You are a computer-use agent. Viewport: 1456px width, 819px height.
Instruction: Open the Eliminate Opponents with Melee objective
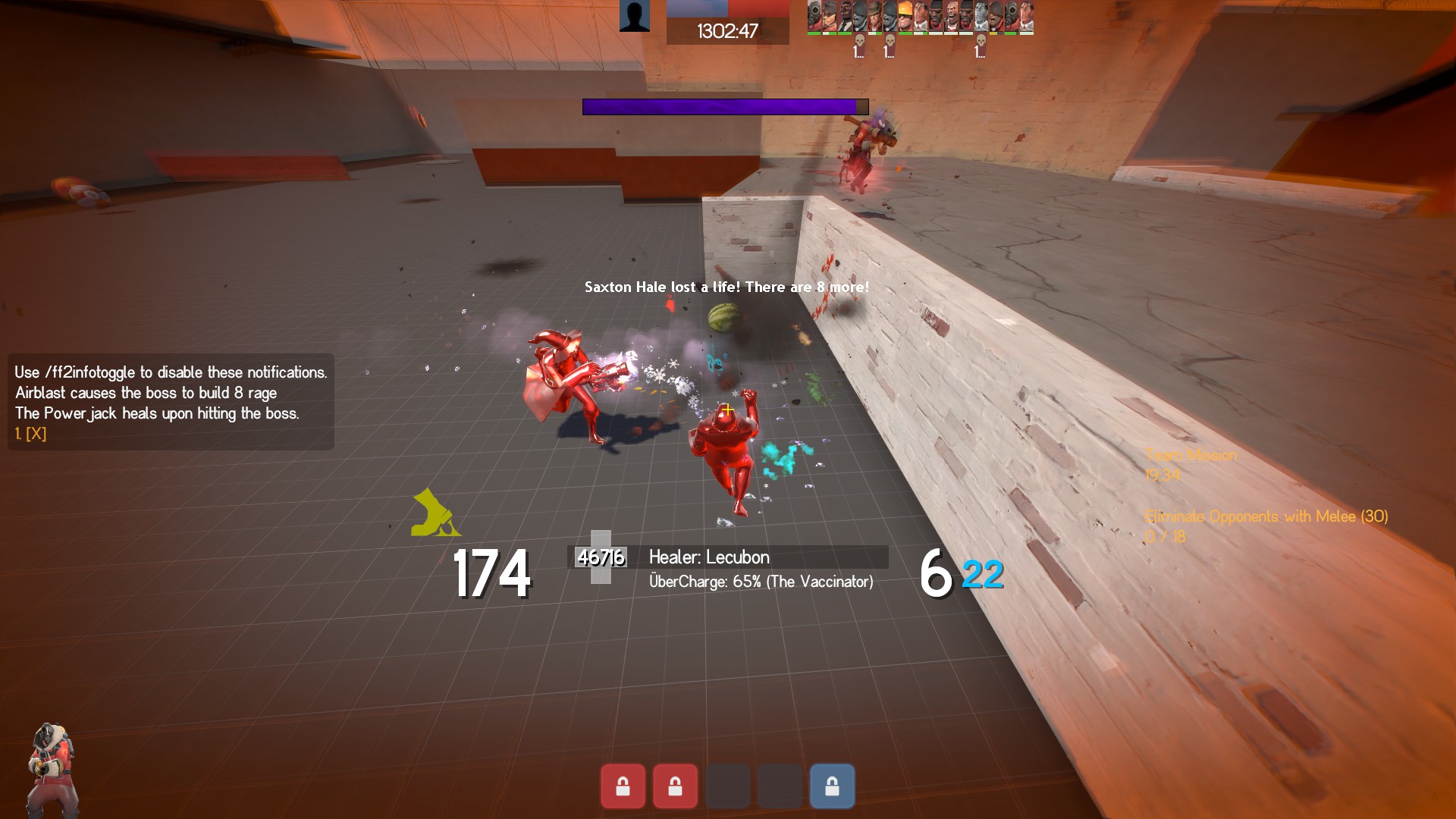pyautogui.click(x=1266, y=516)
